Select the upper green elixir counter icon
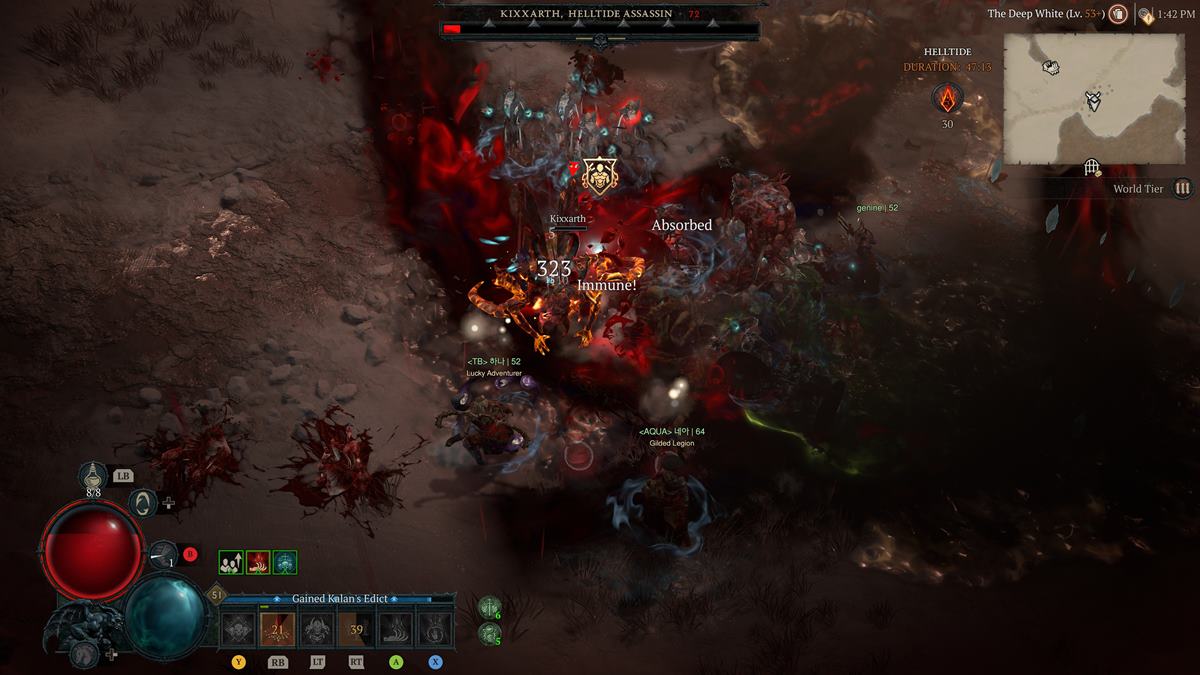Image resolution: width=1200 pixels, height=675 pixels. tap(488, 607)
